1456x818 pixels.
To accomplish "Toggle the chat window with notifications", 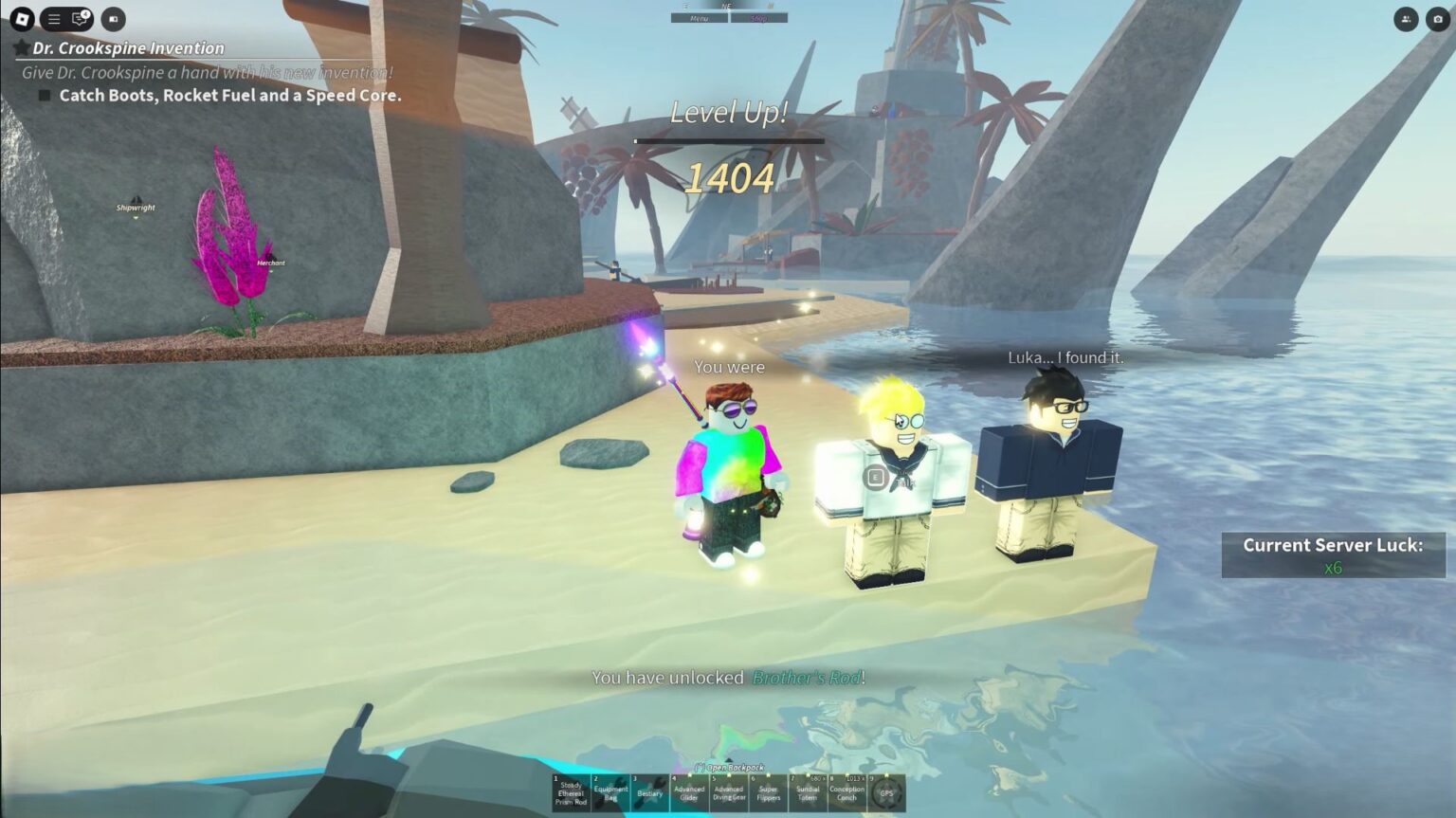I will pyautogui.click(x=76, y=17).
